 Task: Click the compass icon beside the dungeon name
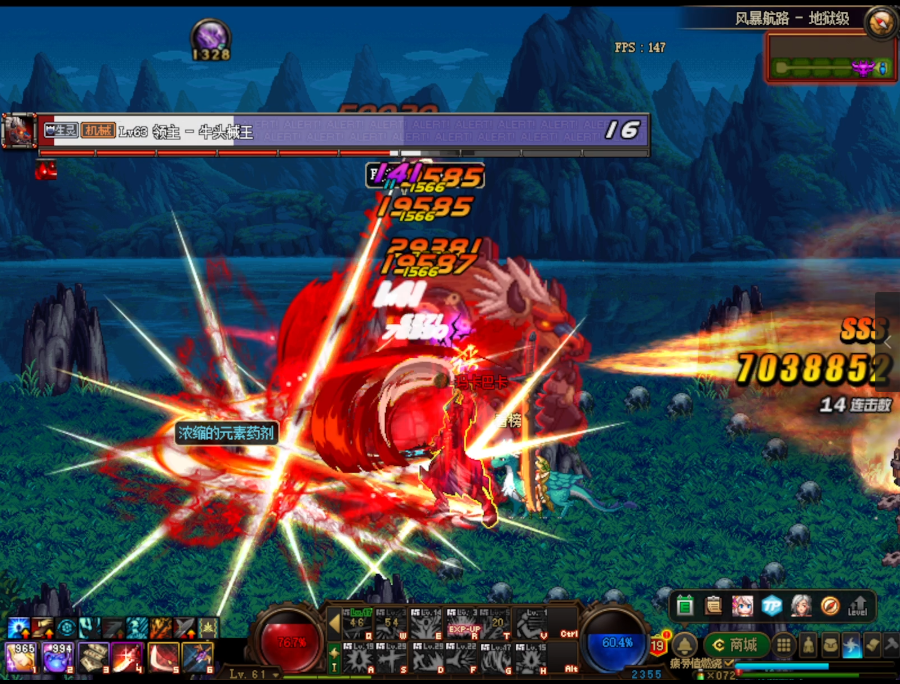pyautogui.click(x=881, y=21)
